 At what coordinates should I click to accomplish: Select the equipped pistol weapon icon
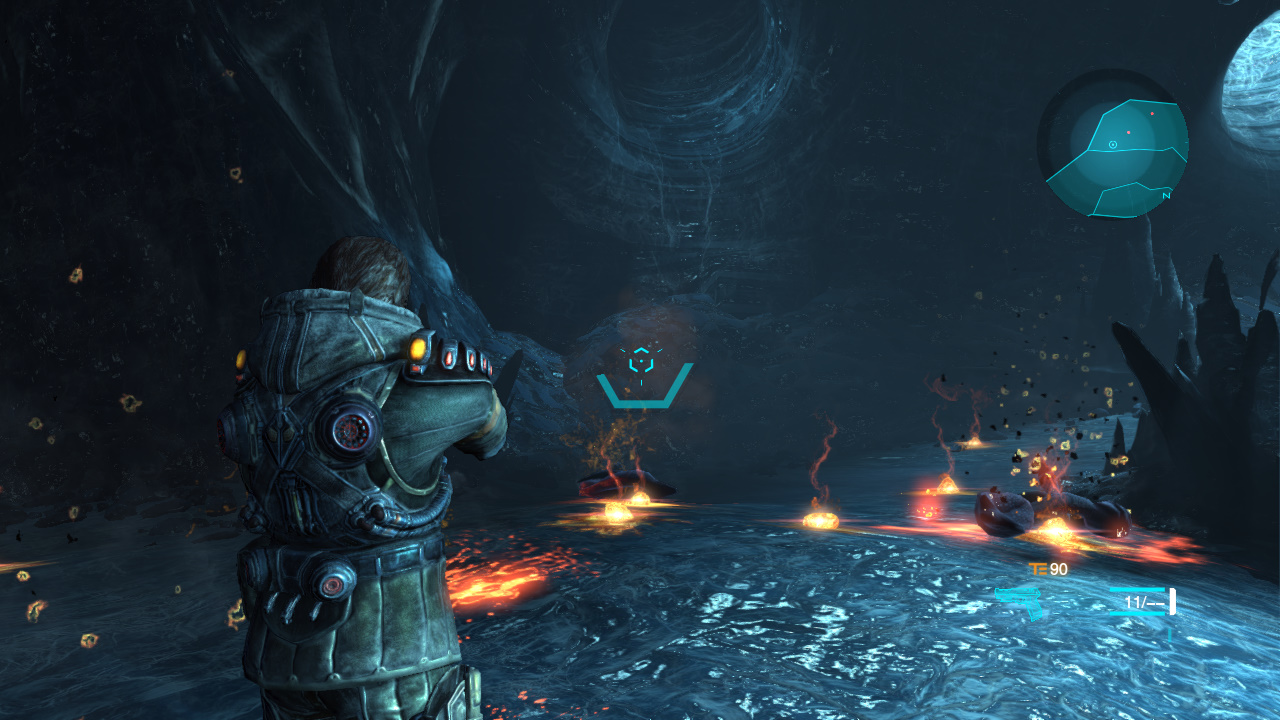click(x=1019, y=602)
